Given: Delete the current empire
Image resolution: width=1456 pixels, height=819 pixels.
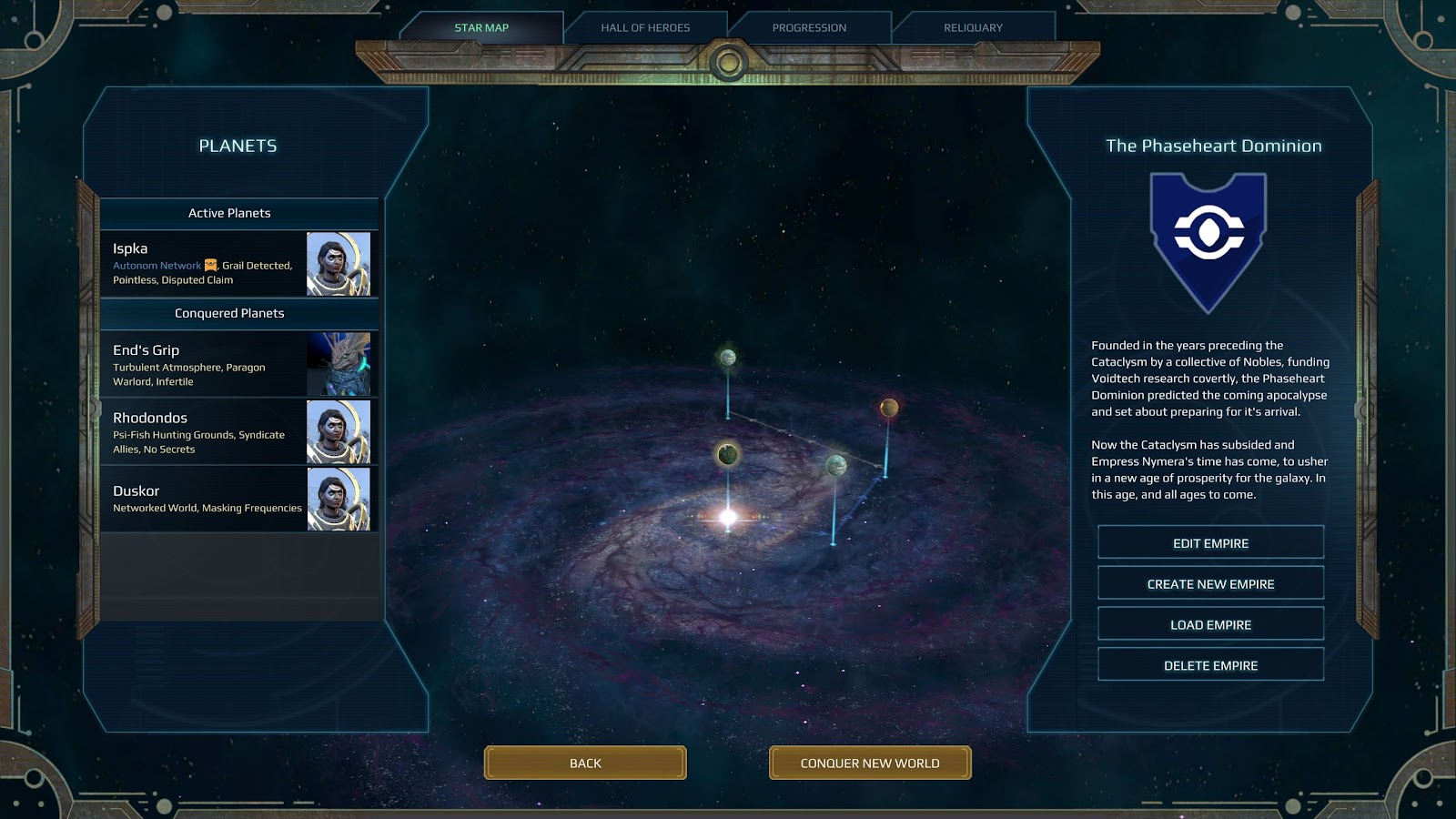Looking at the screenshot, I should tap(1210, 666).
